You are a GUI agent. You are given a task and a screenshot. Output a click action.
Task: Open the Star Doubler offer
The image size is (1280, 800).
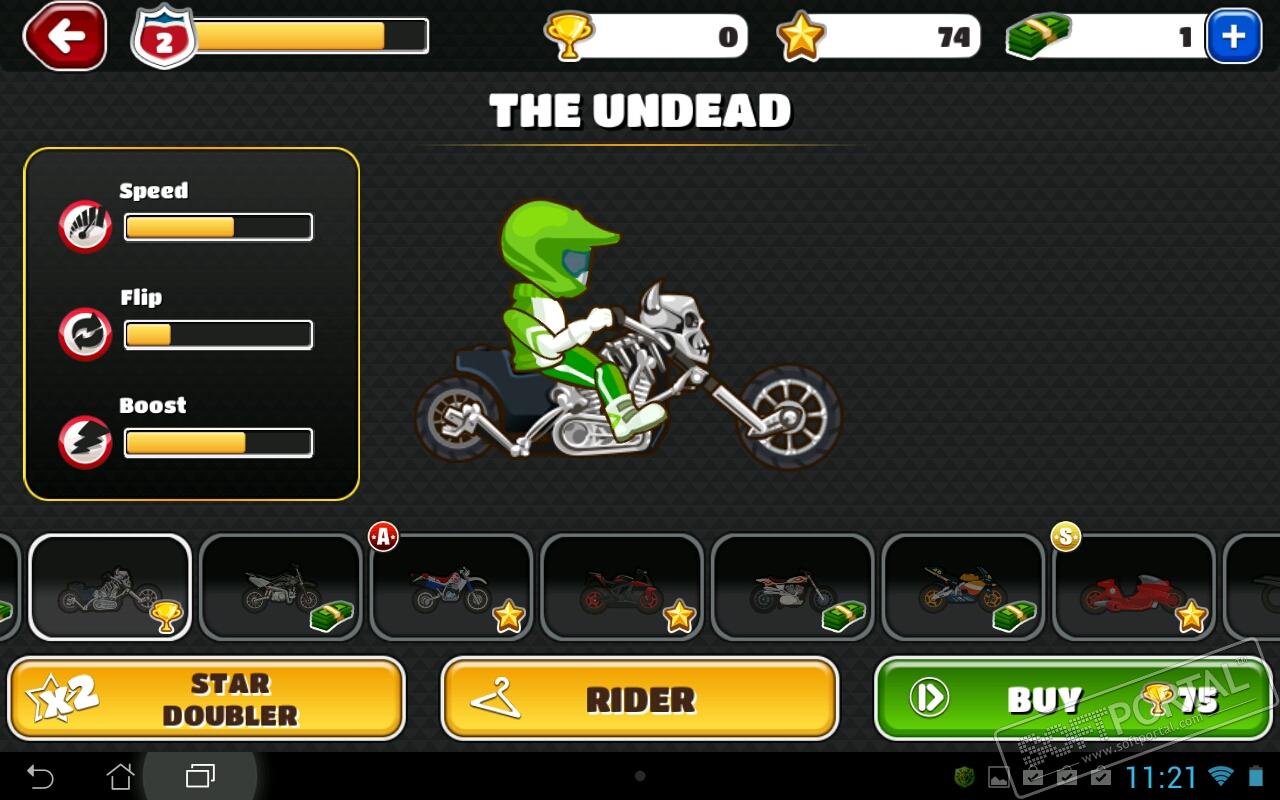point(206,699)
